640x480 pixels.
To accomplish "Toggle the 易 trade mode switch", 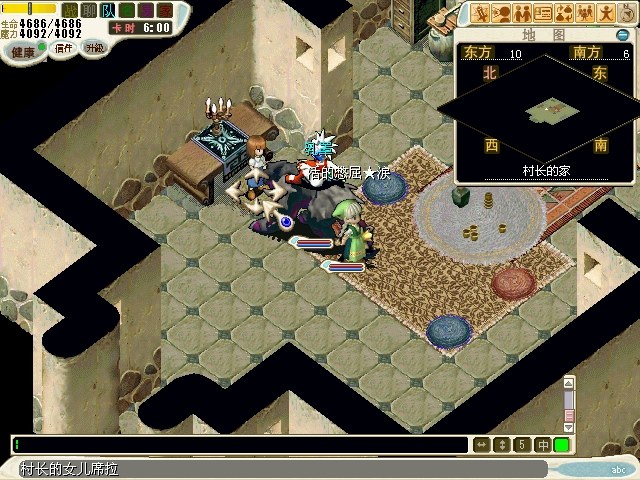I will (144, 9).
